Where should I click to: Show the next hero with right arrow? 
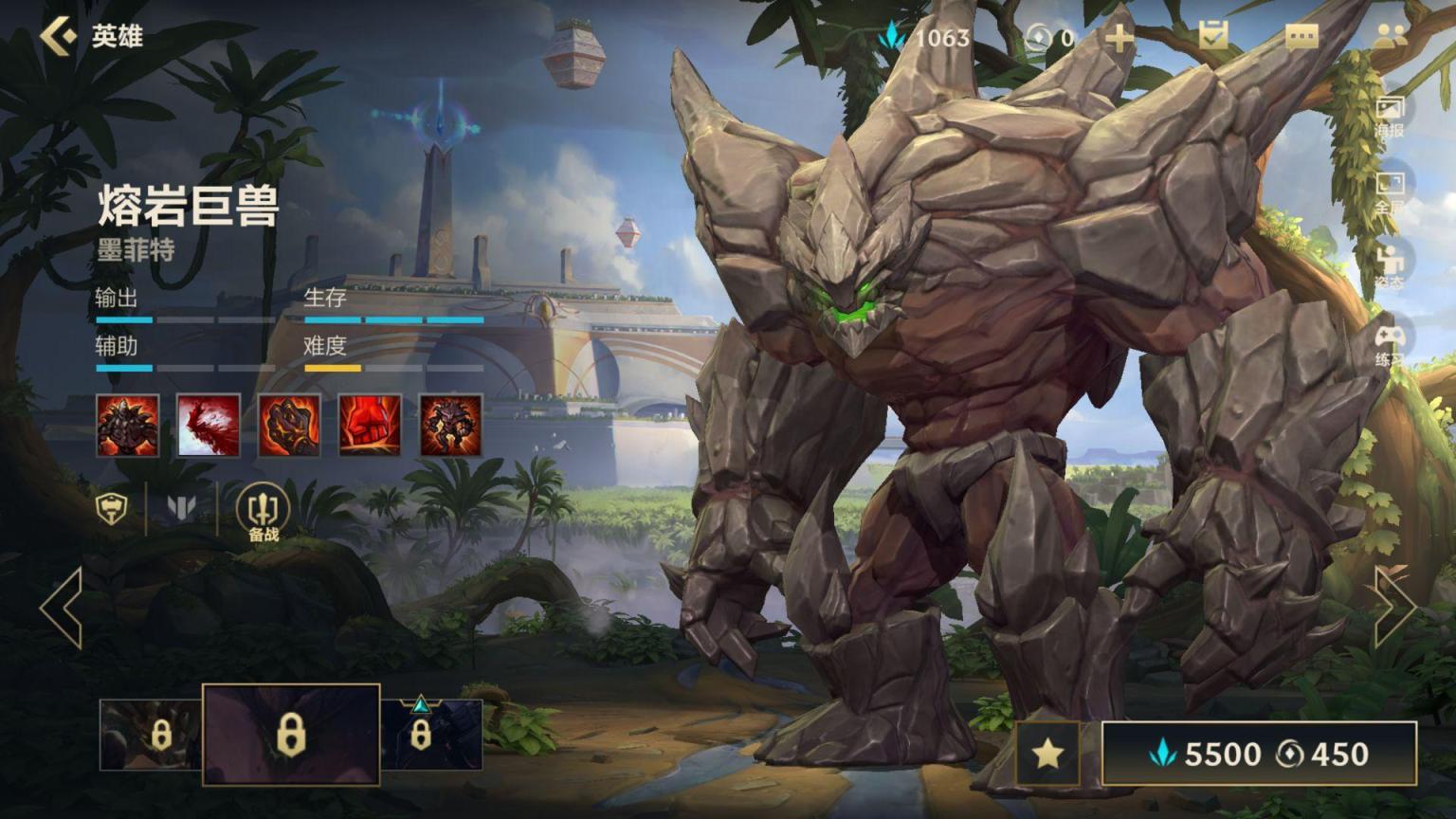[1392, 608]
